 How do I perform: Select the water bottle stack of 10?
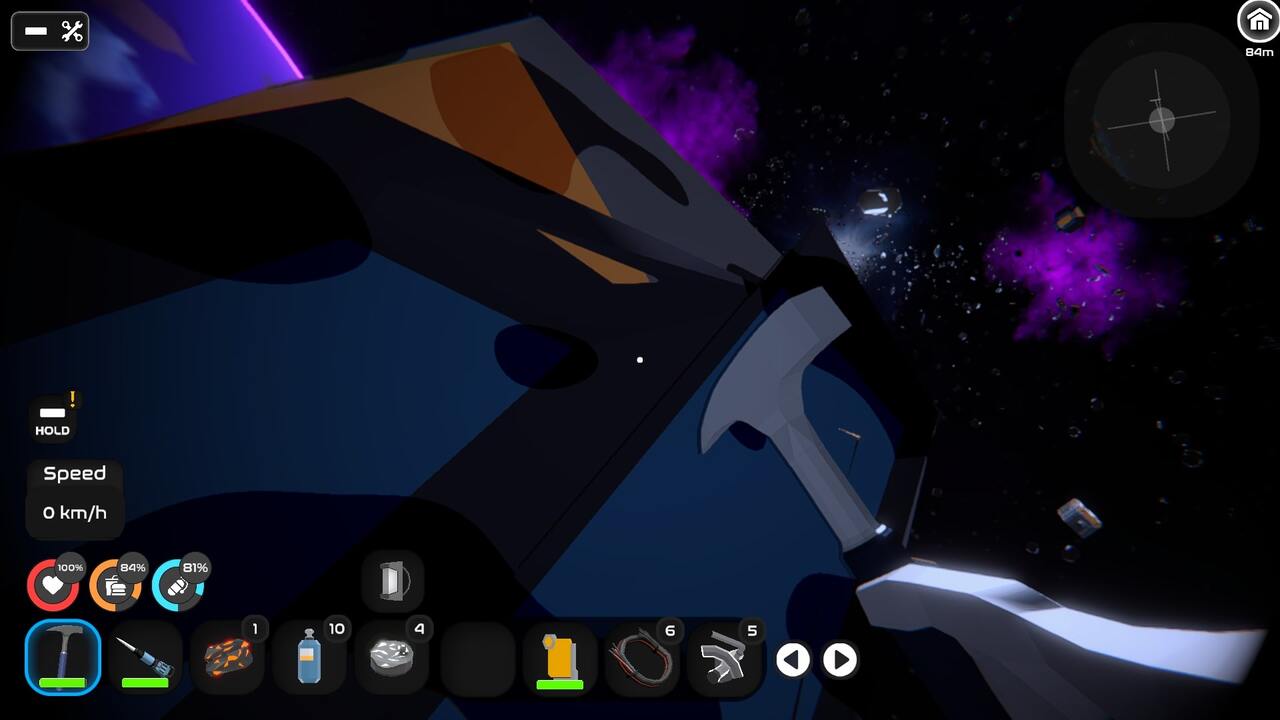[x=310, y=658]
